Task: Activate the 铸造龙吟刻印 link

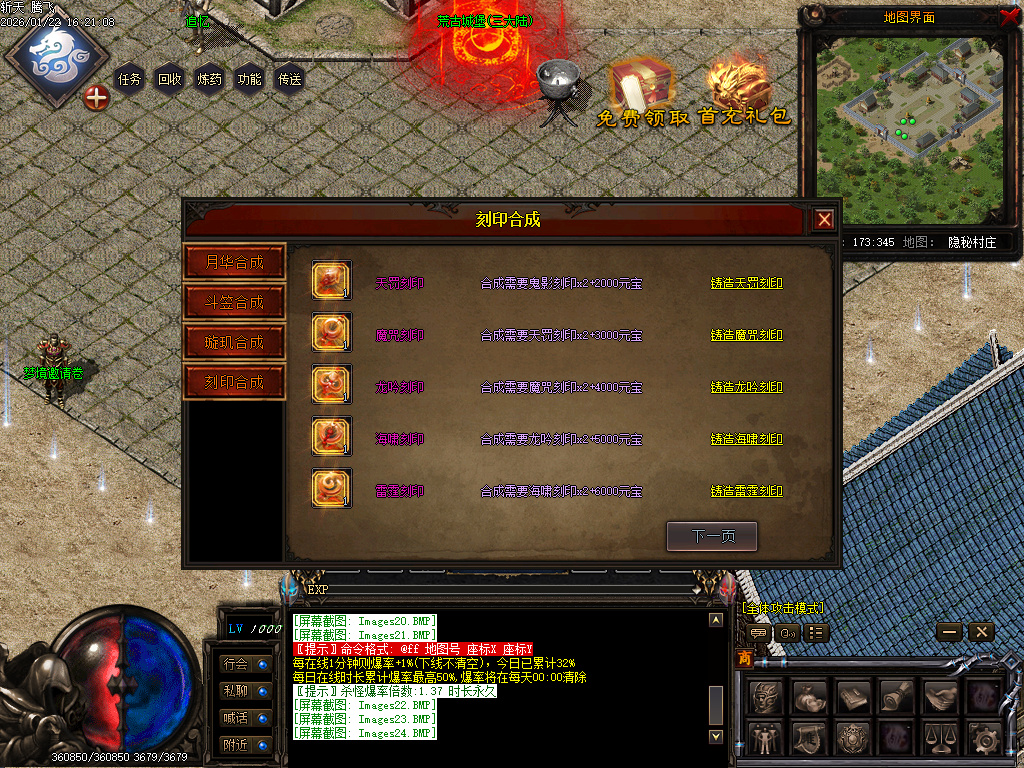Action: coord(746,388)
